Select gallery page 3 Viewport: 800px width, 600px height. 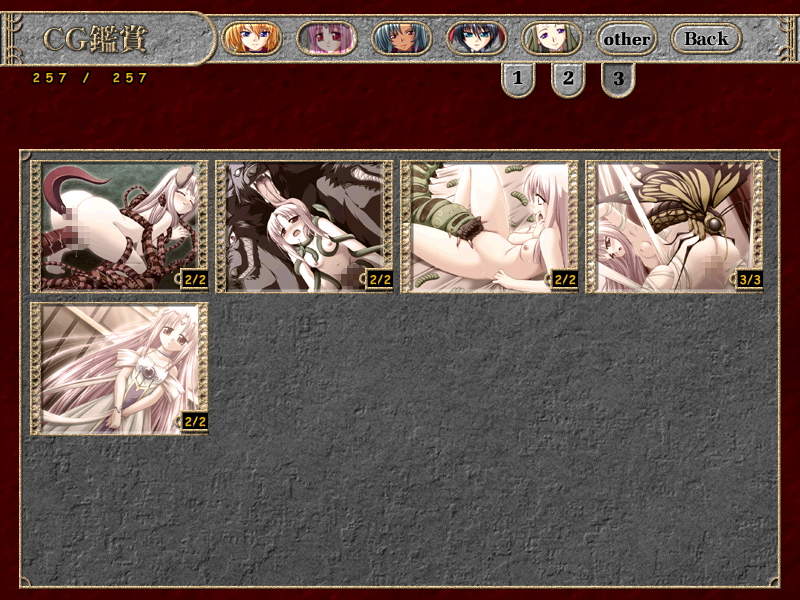tap(618, 78)
